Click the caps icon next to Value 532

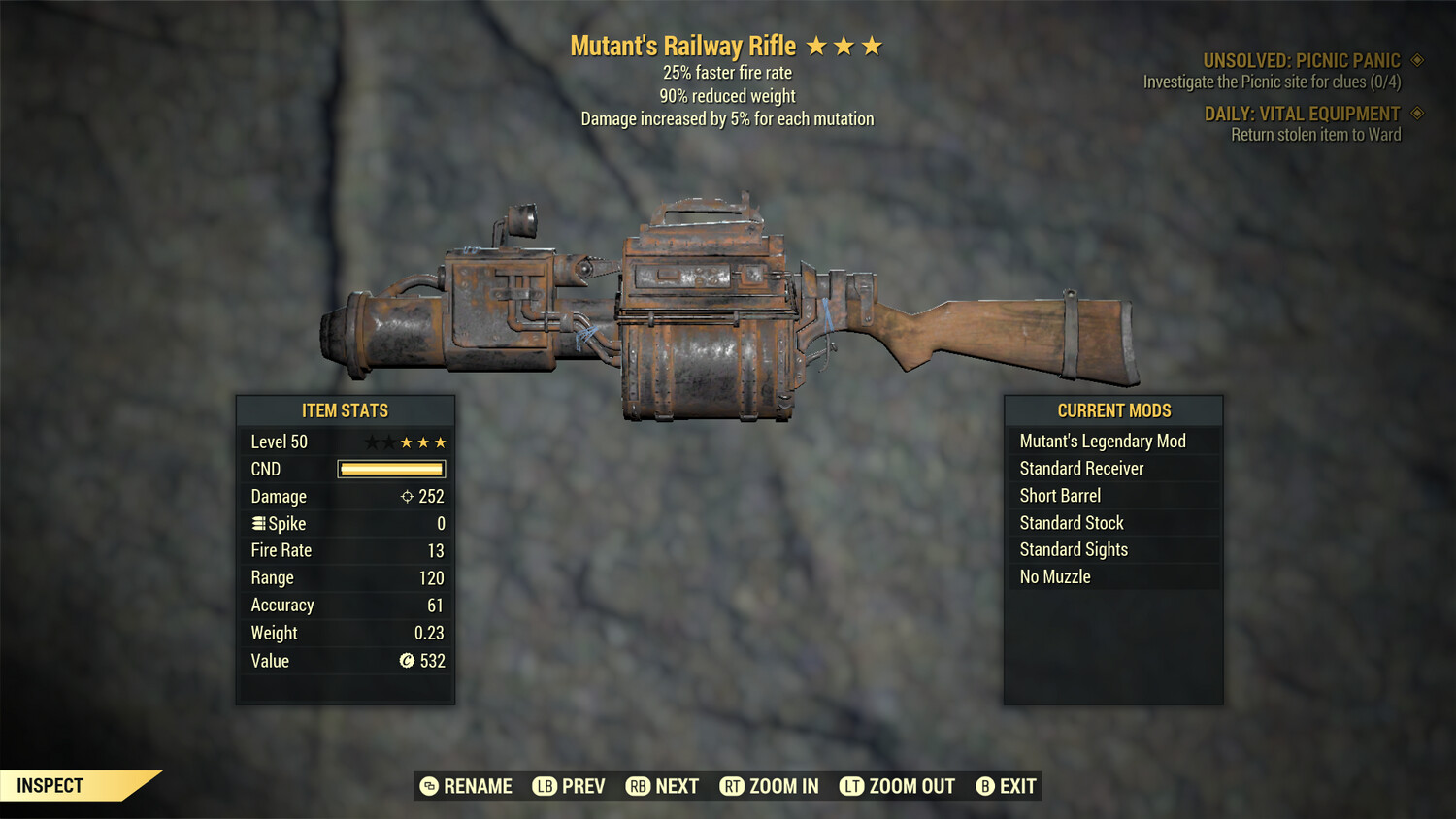pyautogui.click(x=408, y=661)
